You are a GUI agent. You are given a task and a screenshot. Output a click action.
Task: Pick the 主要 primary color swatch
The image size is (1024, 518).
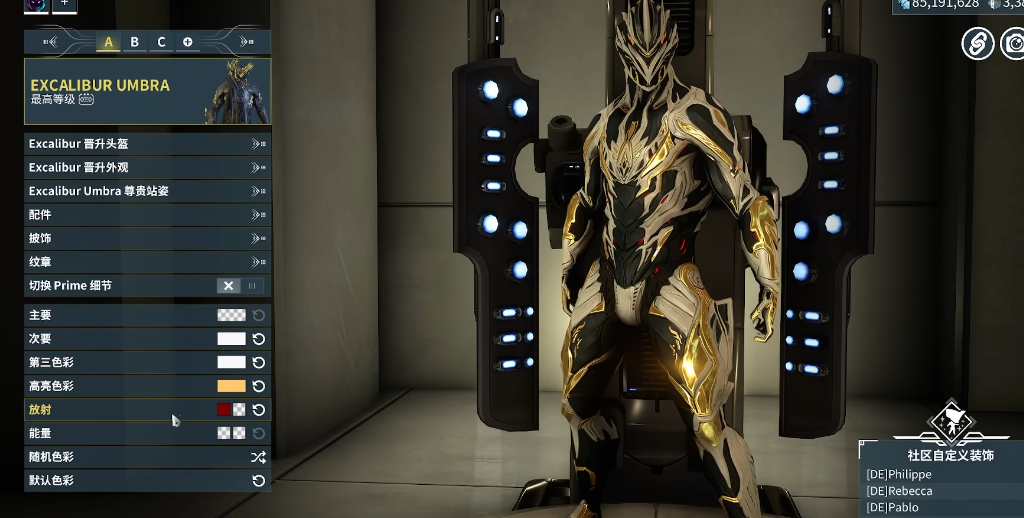(x=231, y=315)
